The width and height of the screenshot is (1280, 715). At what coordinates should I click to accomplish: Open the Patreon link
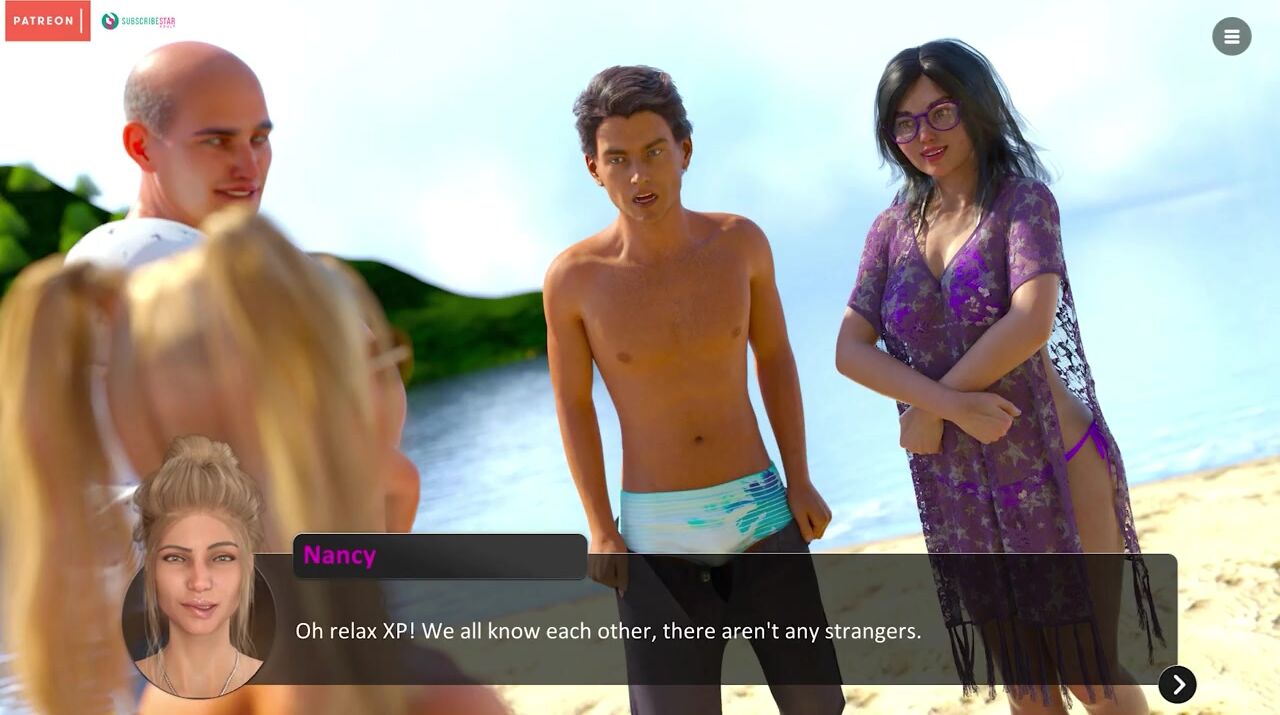tap(47, 21)
